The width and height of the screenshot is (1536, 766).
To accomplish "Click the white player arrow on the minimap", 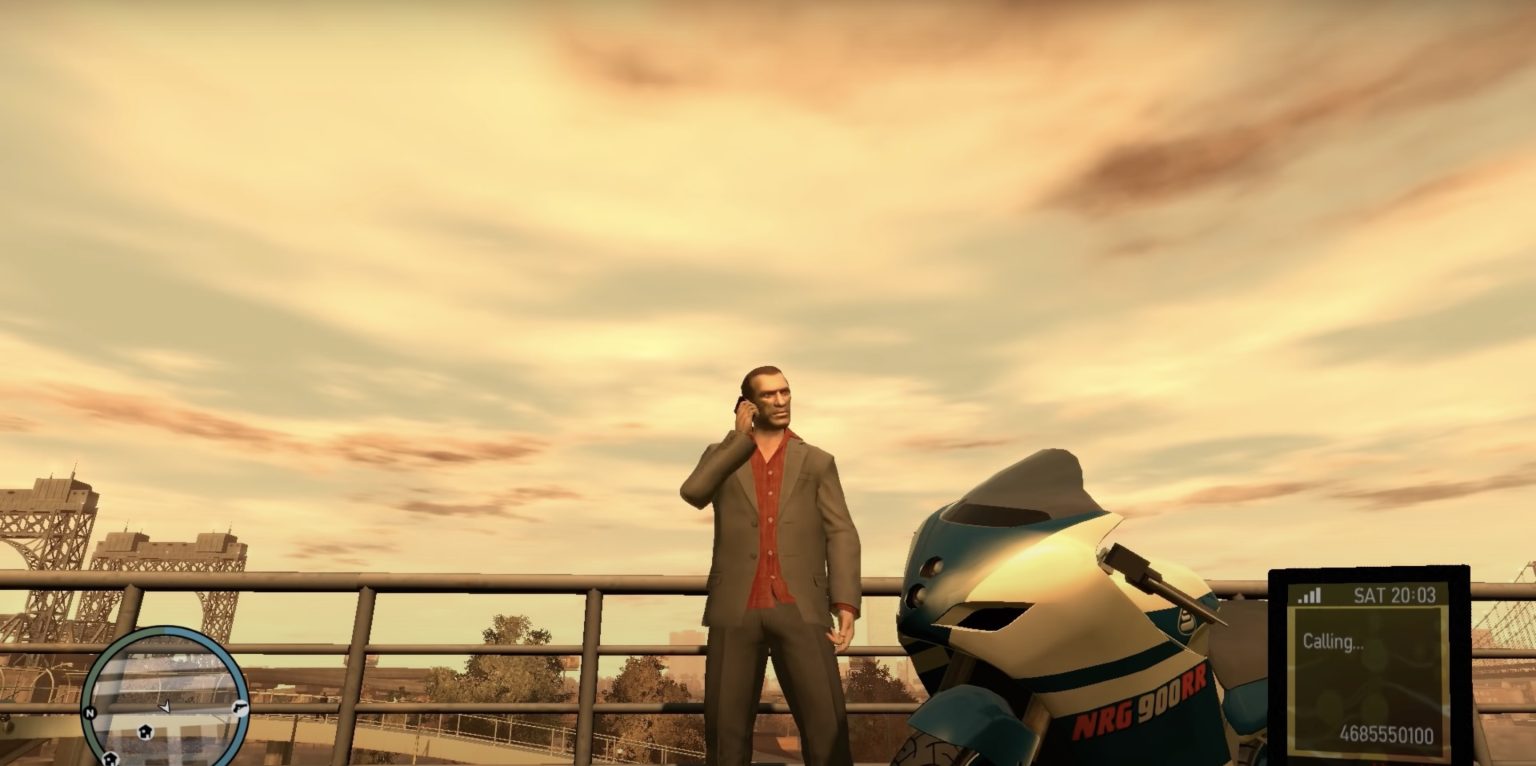I will point(166,707).
